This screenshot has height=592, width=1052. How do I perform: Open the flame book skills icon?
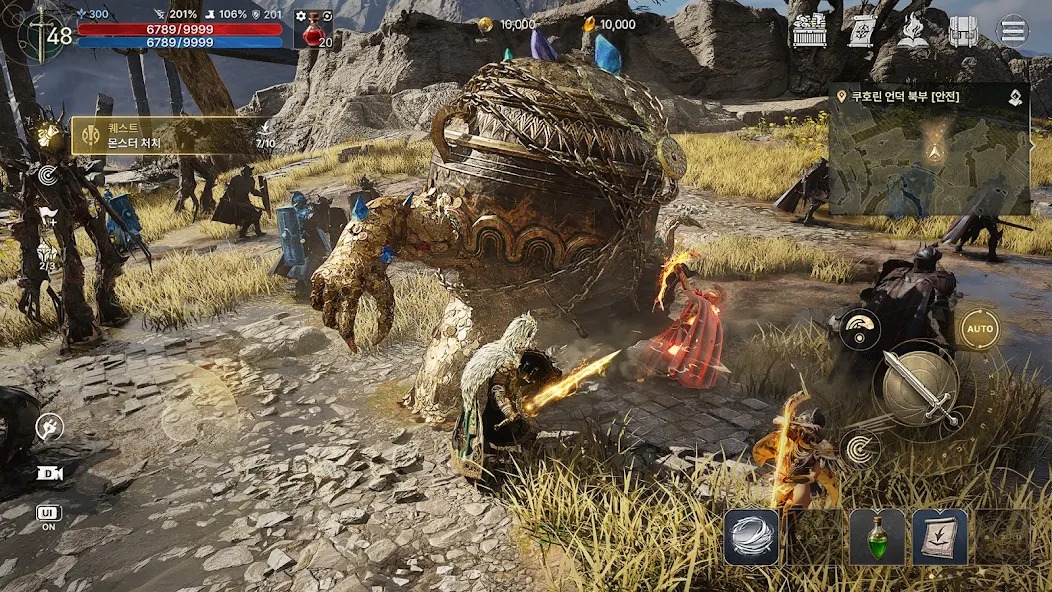point(912,31)
